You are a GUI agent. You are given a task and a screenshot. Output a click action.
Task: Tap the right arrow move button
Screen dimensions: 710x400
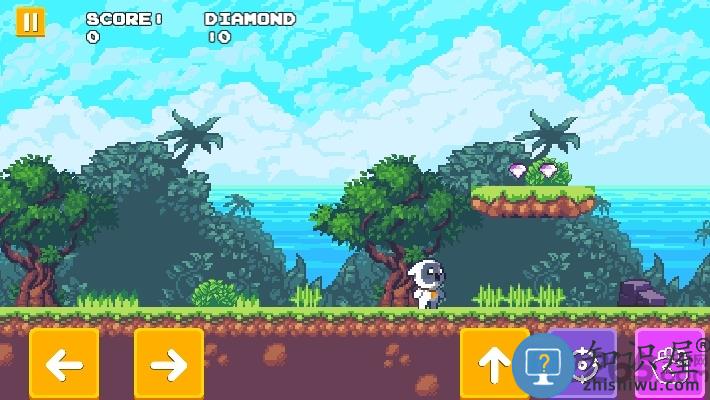(169, 364)
